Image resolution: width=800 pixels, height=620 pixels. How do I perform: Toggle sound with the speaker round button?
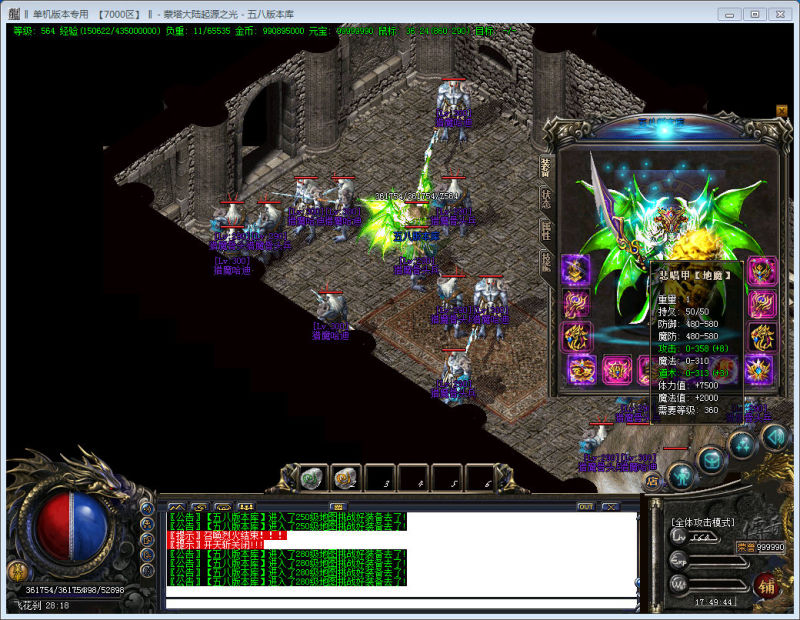[773, 436]
